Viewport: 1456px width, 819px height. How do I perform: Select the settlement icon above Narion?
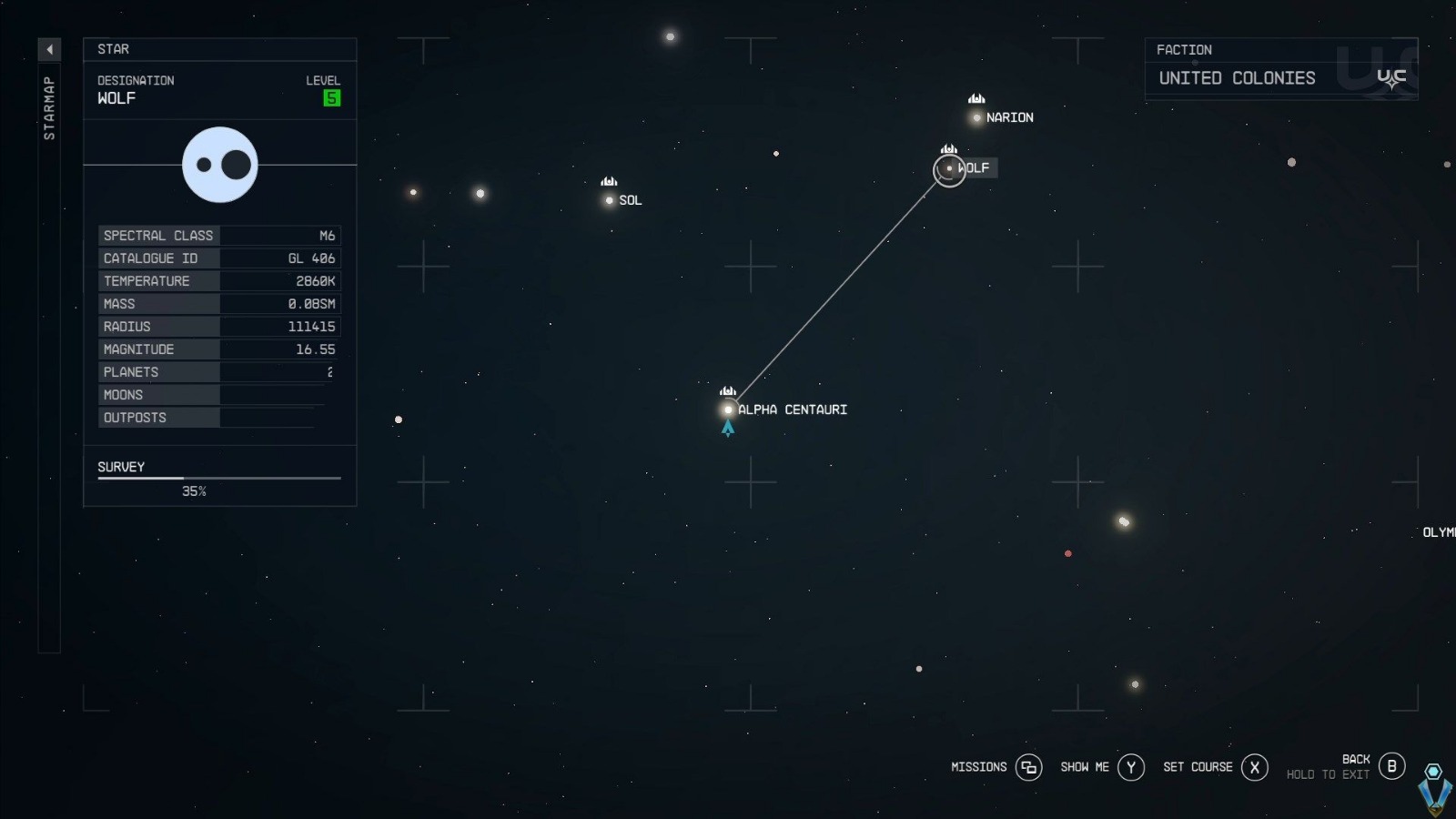[976, 97]
